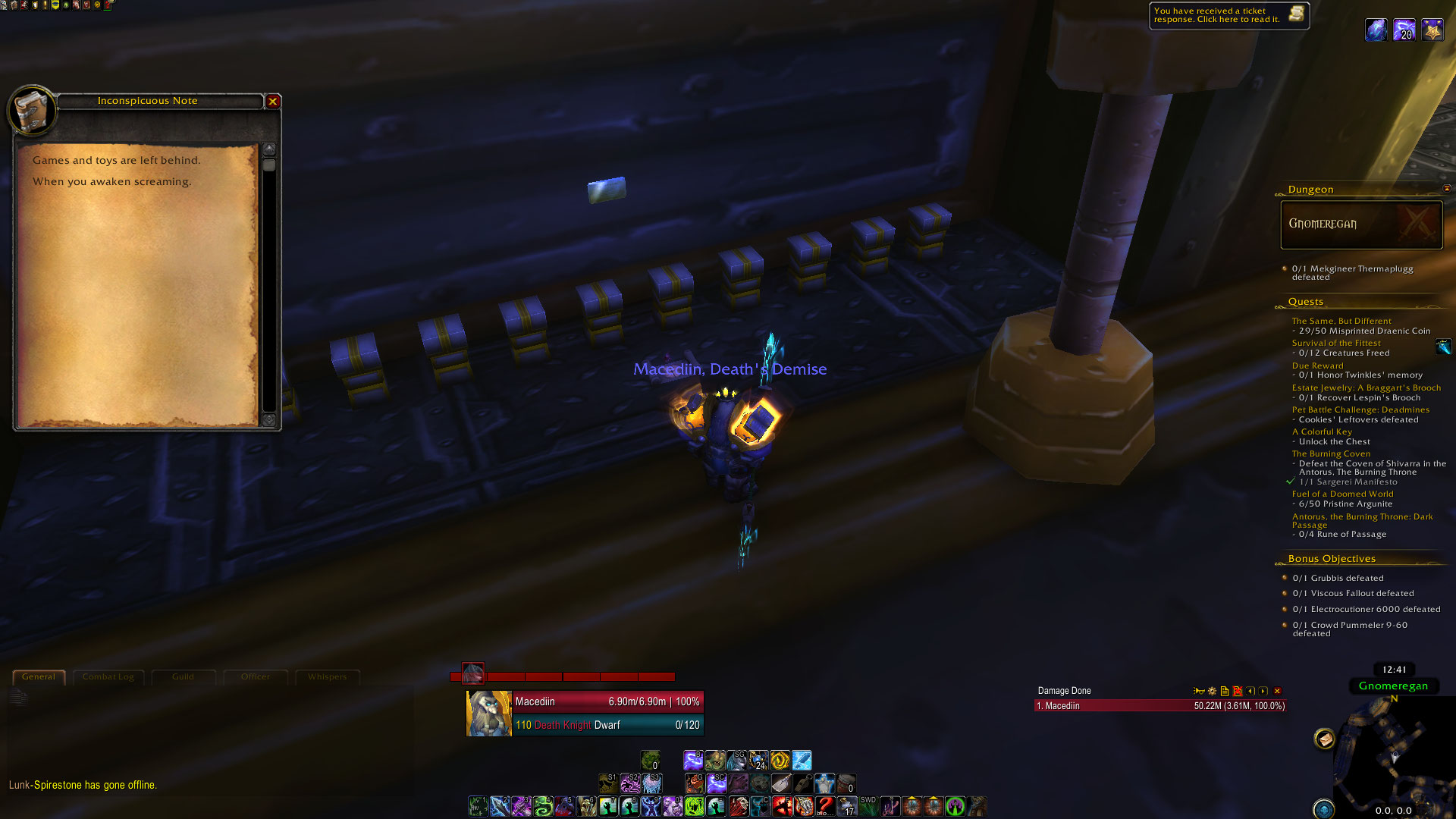The width and height of the screenshot is (1456, 819).
Task: Click the mail envelope icon by the minimap
Action: point(1324,739)
